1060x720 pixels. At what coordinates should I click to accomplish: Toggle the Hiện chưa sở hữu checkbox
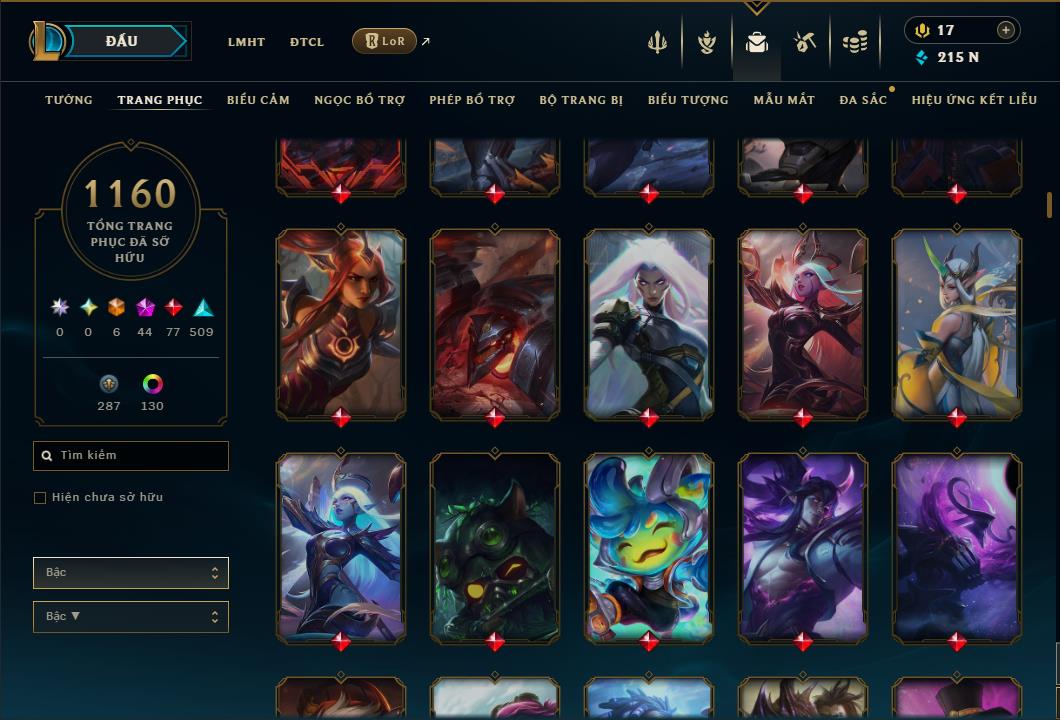pos(40,498)
